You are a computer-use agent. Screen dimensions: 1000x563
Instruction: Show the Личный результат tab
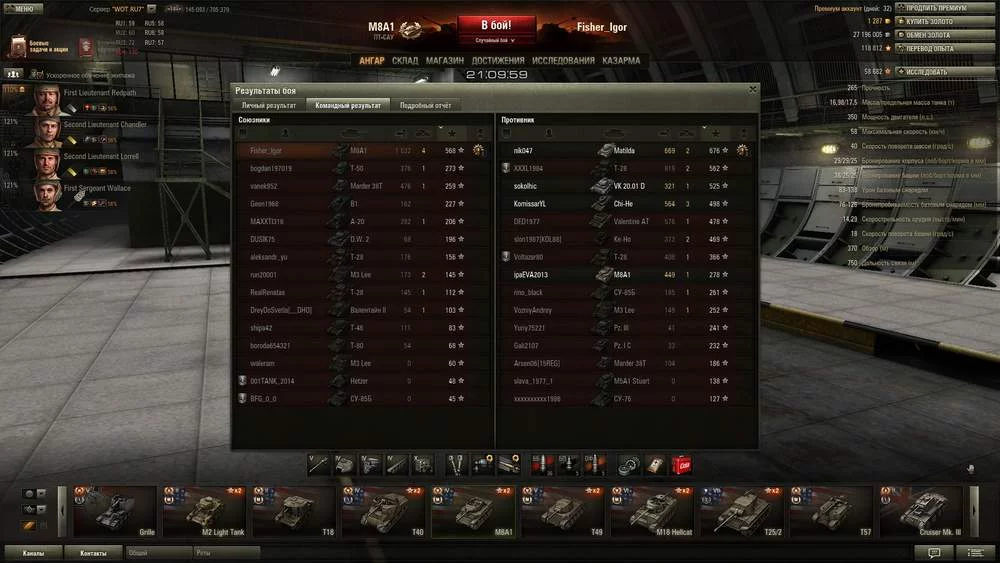(x=268, y=104)
